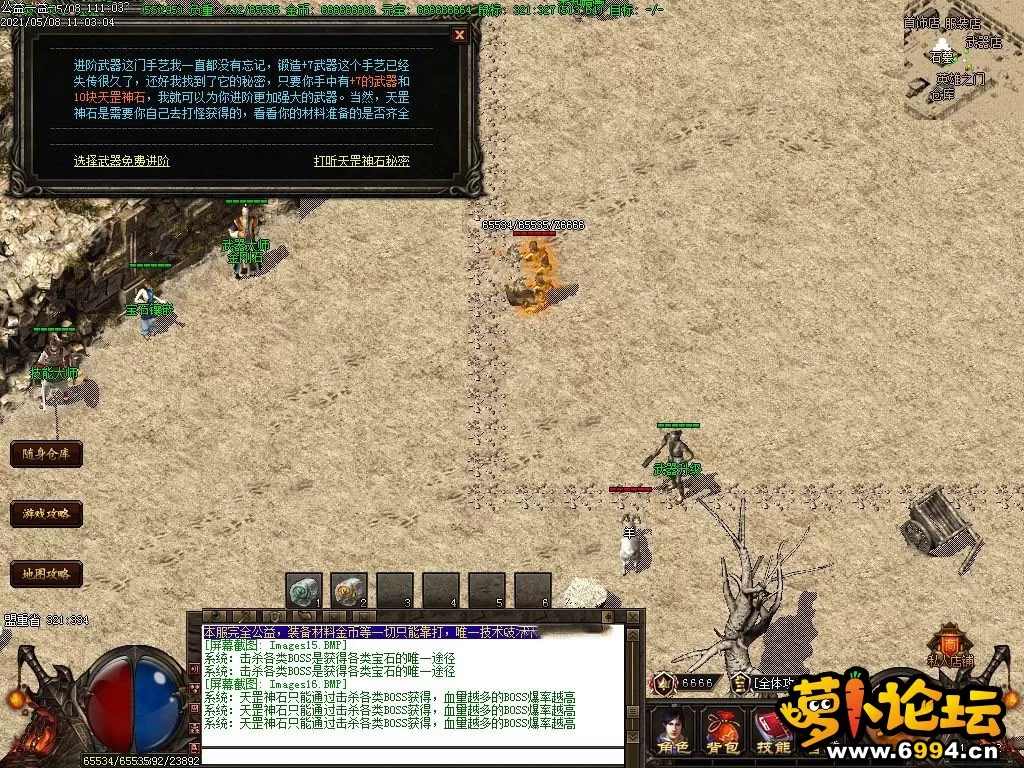The height and width of the screenshot is (768, 1024).
Task: Open the 技能 skills book
Action: coord(772,732)
